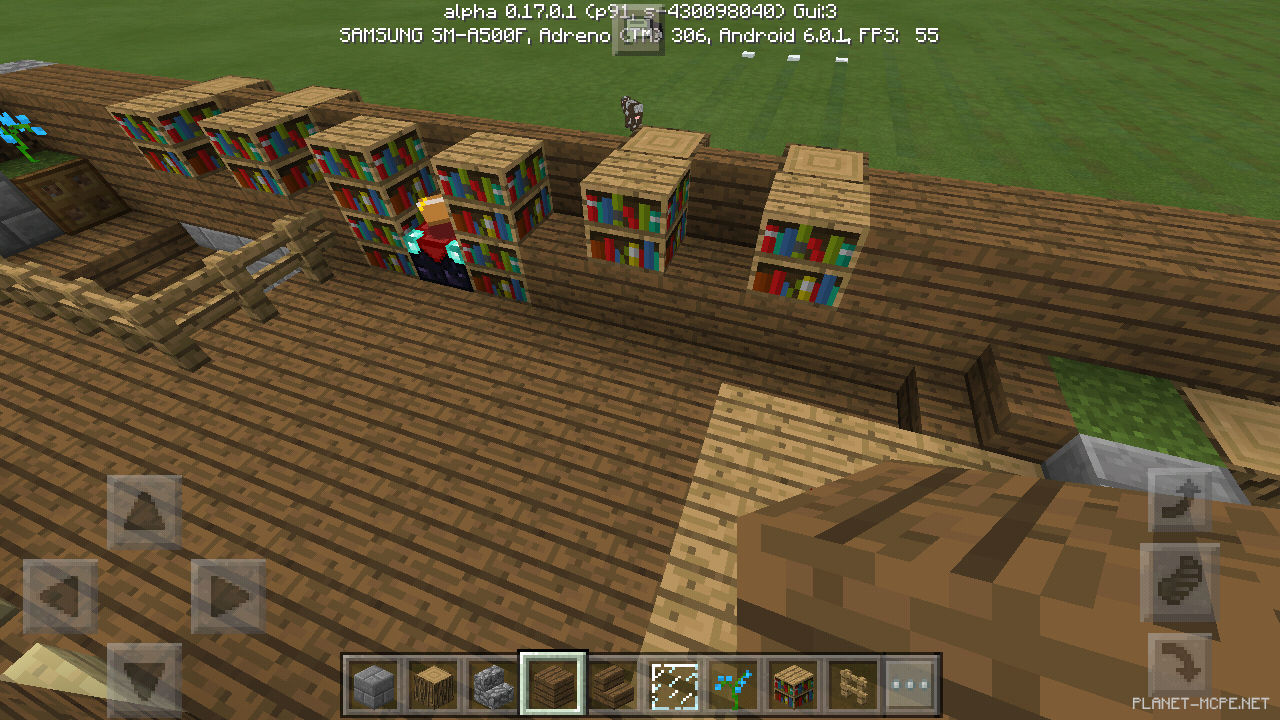Select the cobblestone stairs item
This screenshot has width=1280, height=720.
click(491, 683)
